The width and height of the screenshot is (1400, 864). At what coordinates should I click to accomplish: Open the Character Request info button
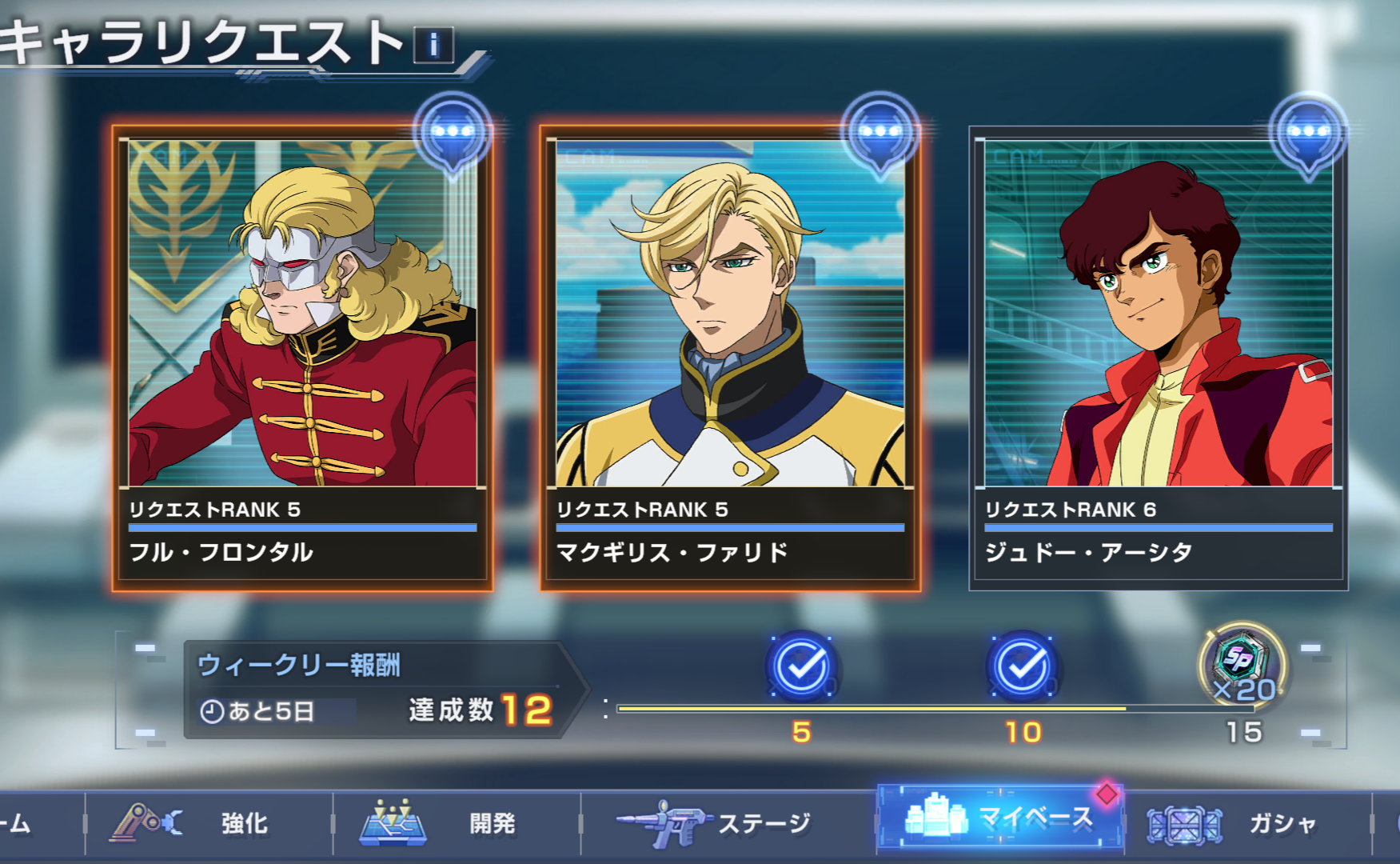pos(433,45)
